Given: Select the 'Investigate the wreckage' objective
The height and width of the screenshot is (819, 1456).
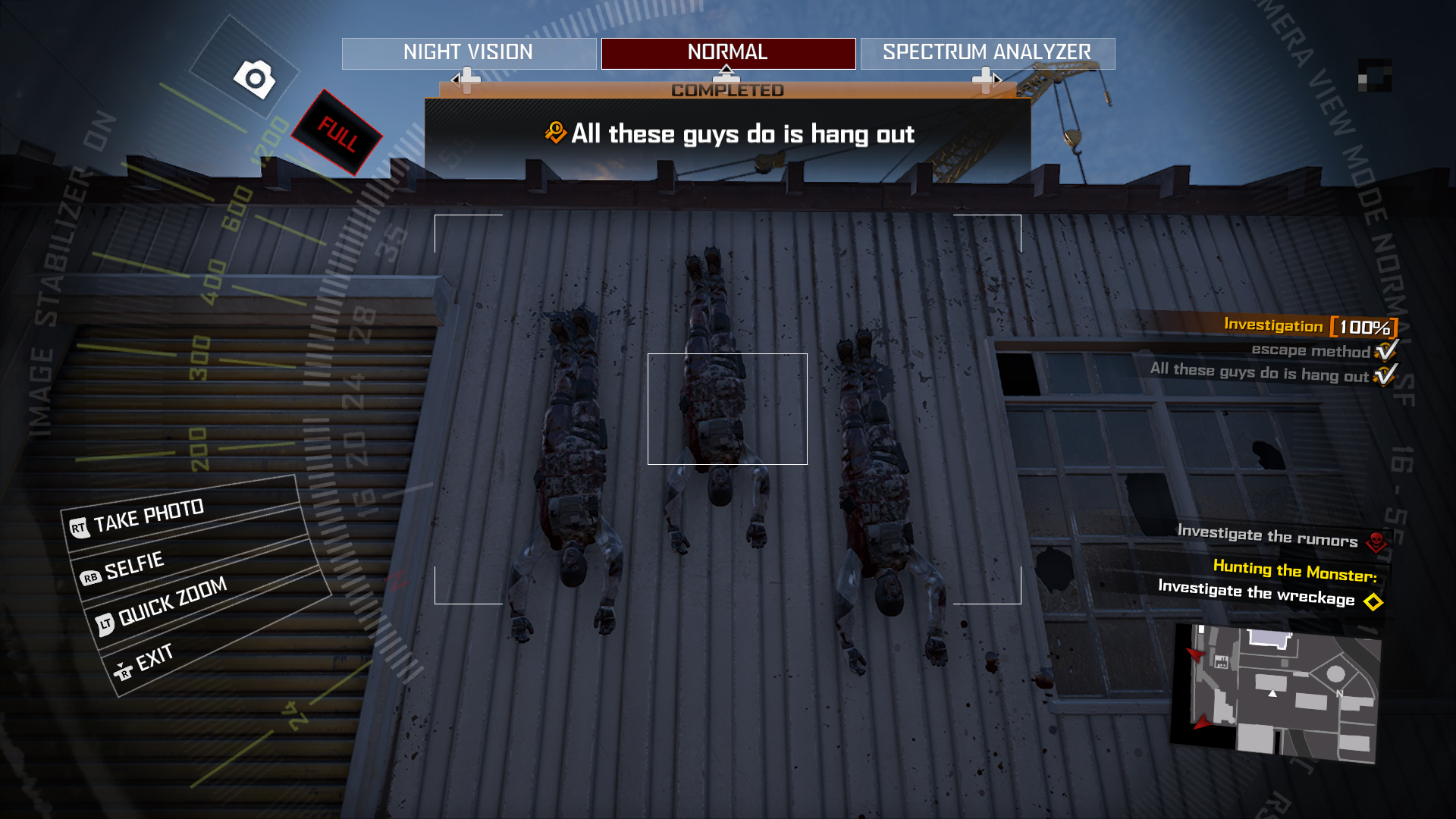Looking at the screenshot, I should 1257,593.
